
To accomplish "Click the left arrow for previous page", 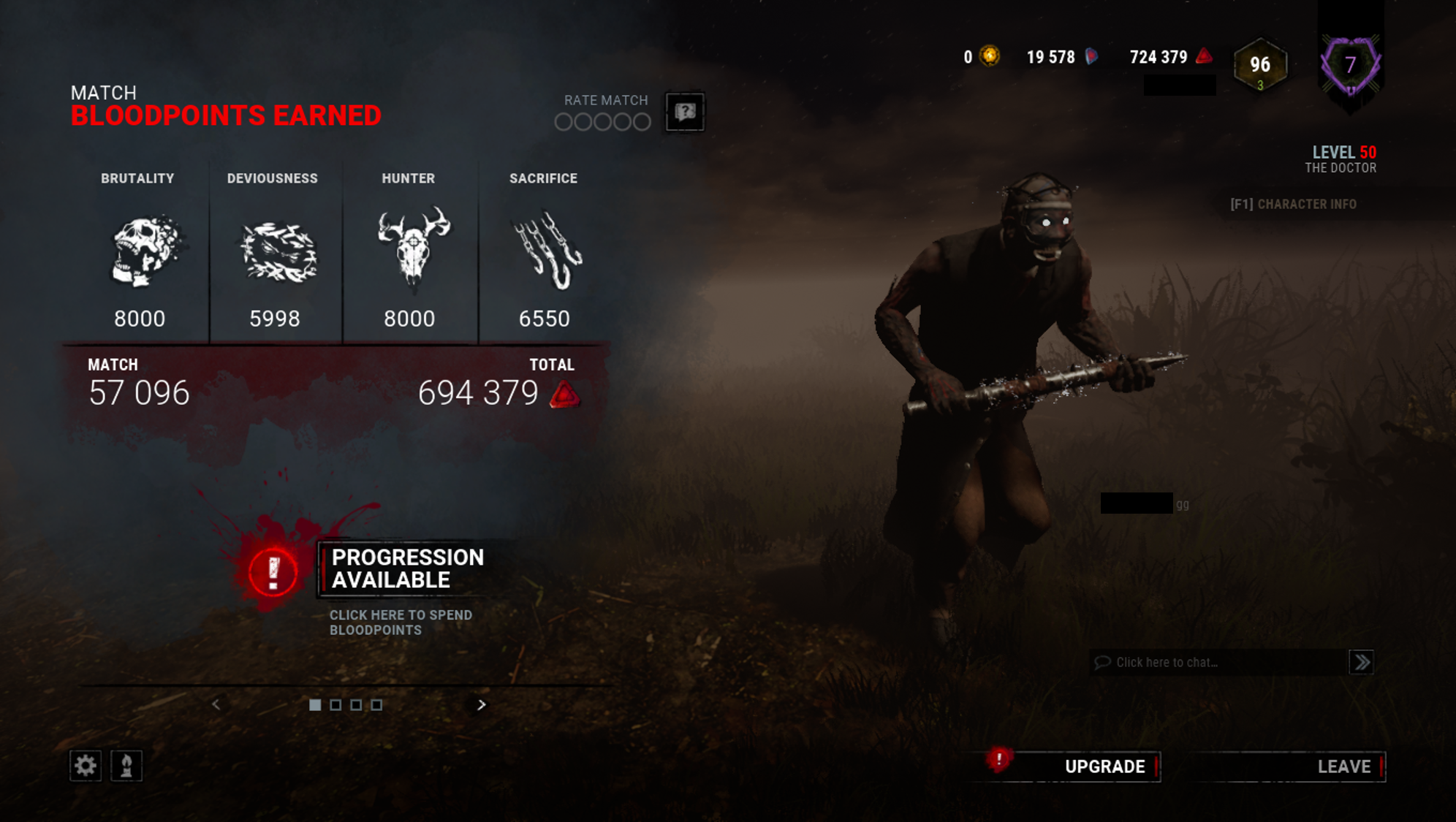I will pos(216,705).
